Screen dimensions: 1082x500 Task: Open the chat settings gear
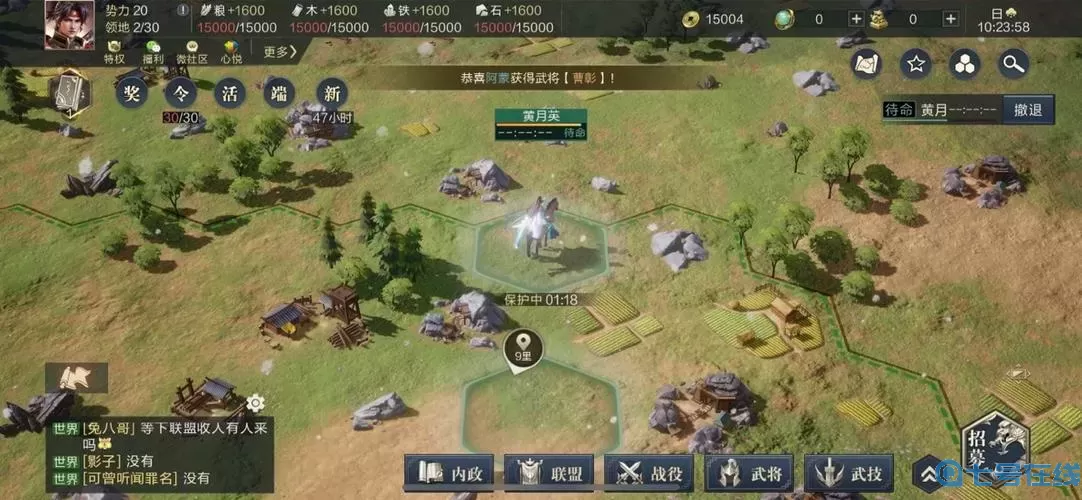pos(255,403)
